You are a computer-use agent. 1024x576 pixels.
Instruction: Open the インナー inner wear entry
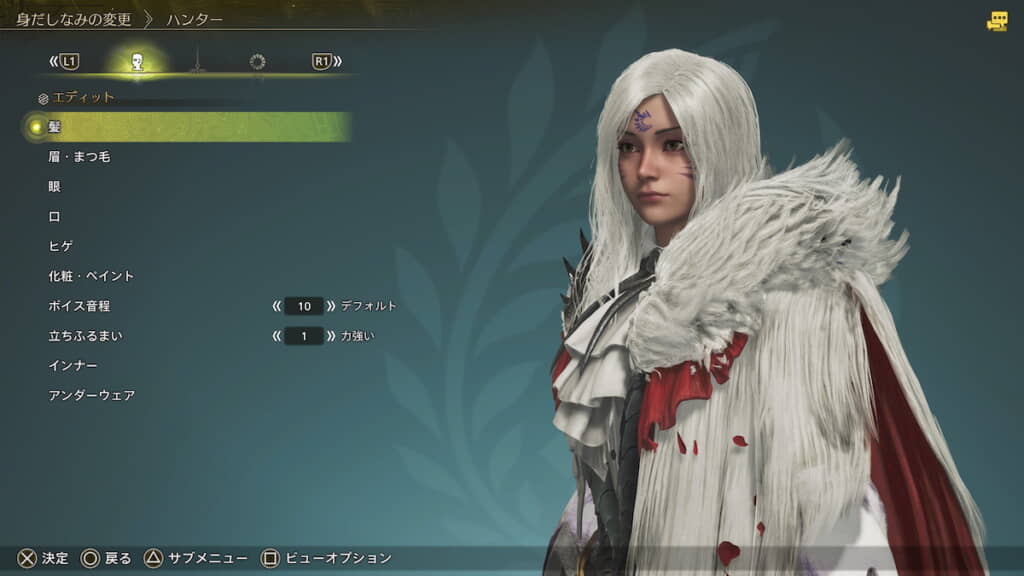[73, 366]
